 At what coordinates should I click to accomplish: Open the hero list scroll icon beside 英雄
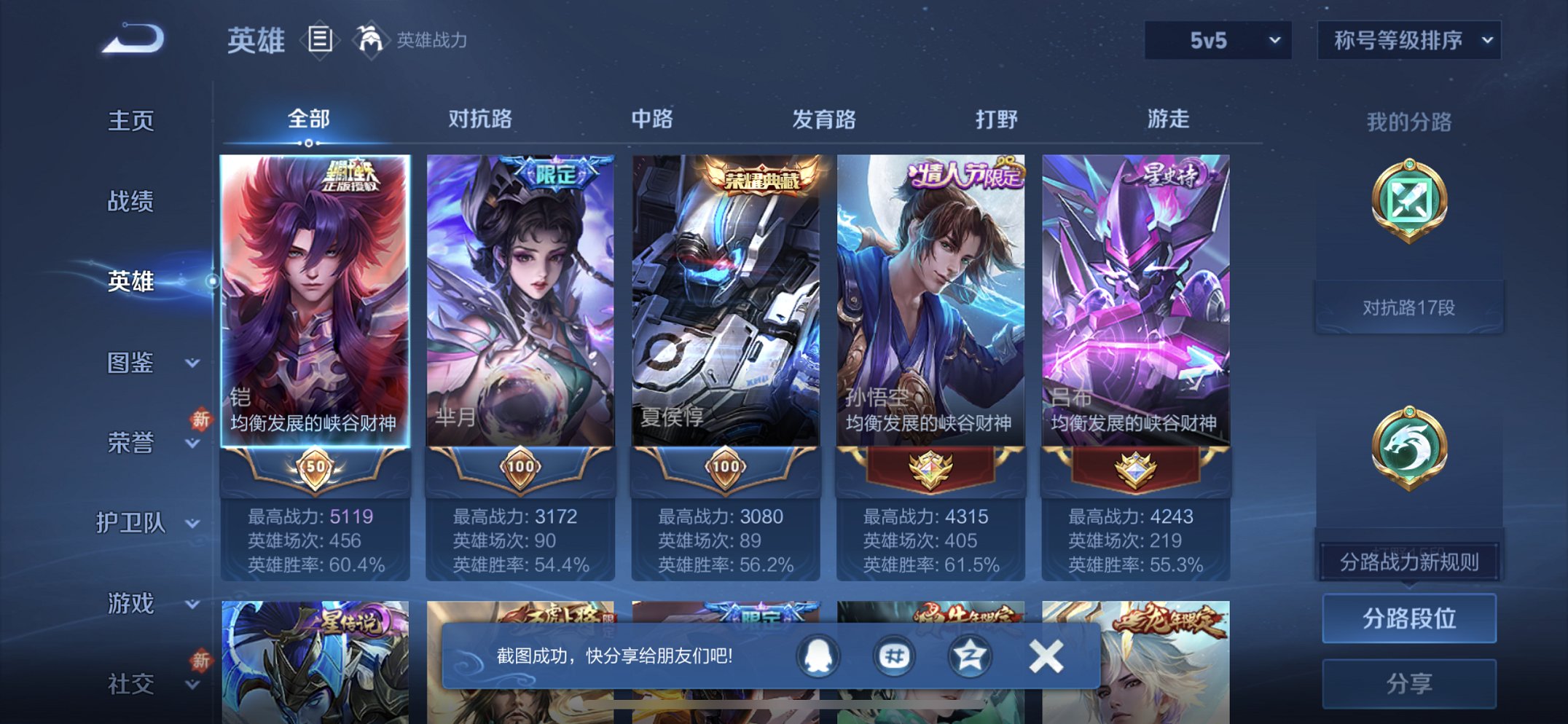[x=319, y=41]
